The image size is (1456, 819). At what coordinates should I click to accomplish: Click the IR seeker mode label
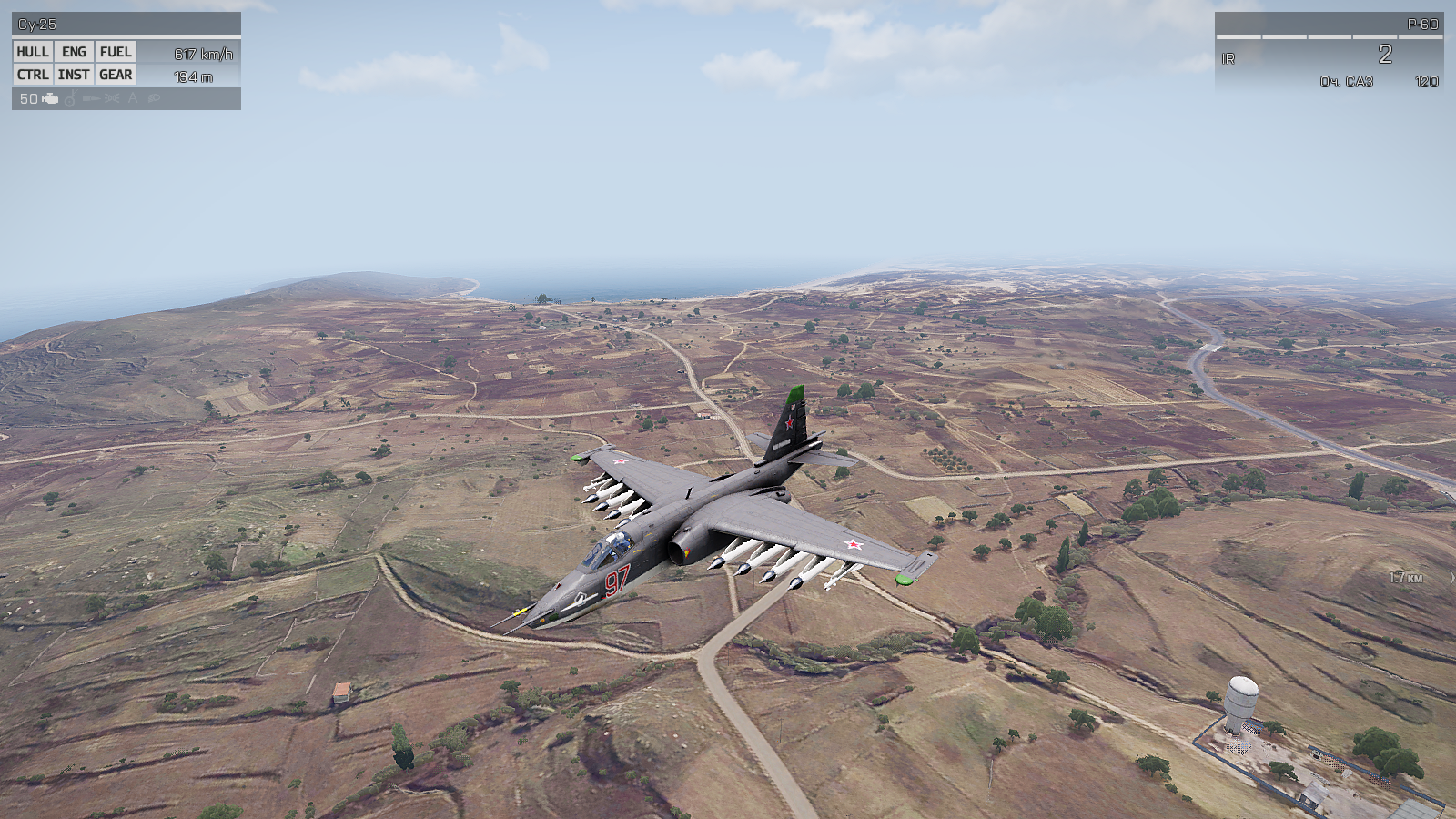[1228, 59]
